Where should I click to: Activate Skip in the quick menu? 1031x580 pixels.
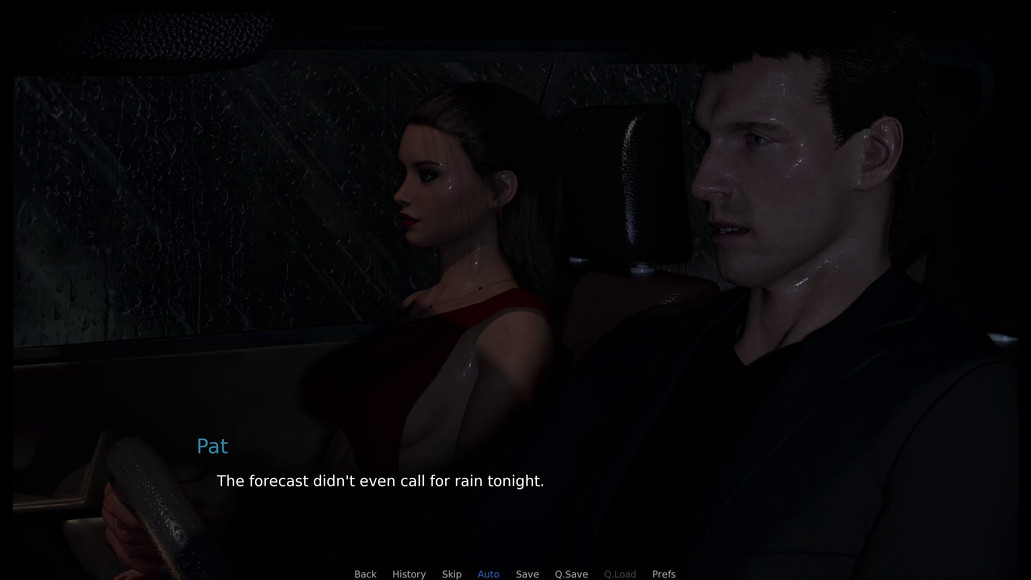pyautogui.click(x=452, y=574)
